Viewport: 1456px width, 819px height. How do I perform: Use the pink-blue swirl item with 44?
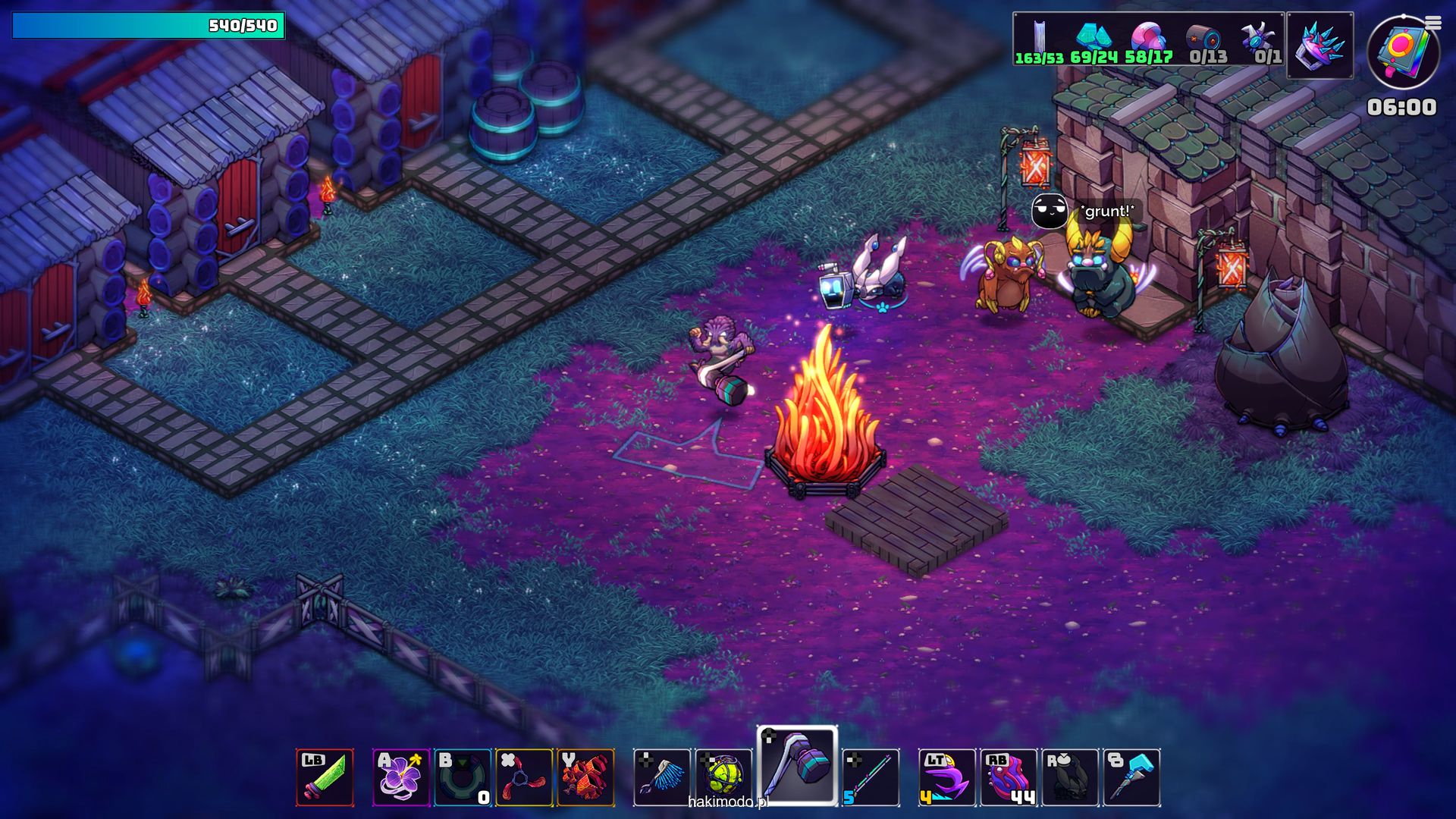[x=1009, y=777]
